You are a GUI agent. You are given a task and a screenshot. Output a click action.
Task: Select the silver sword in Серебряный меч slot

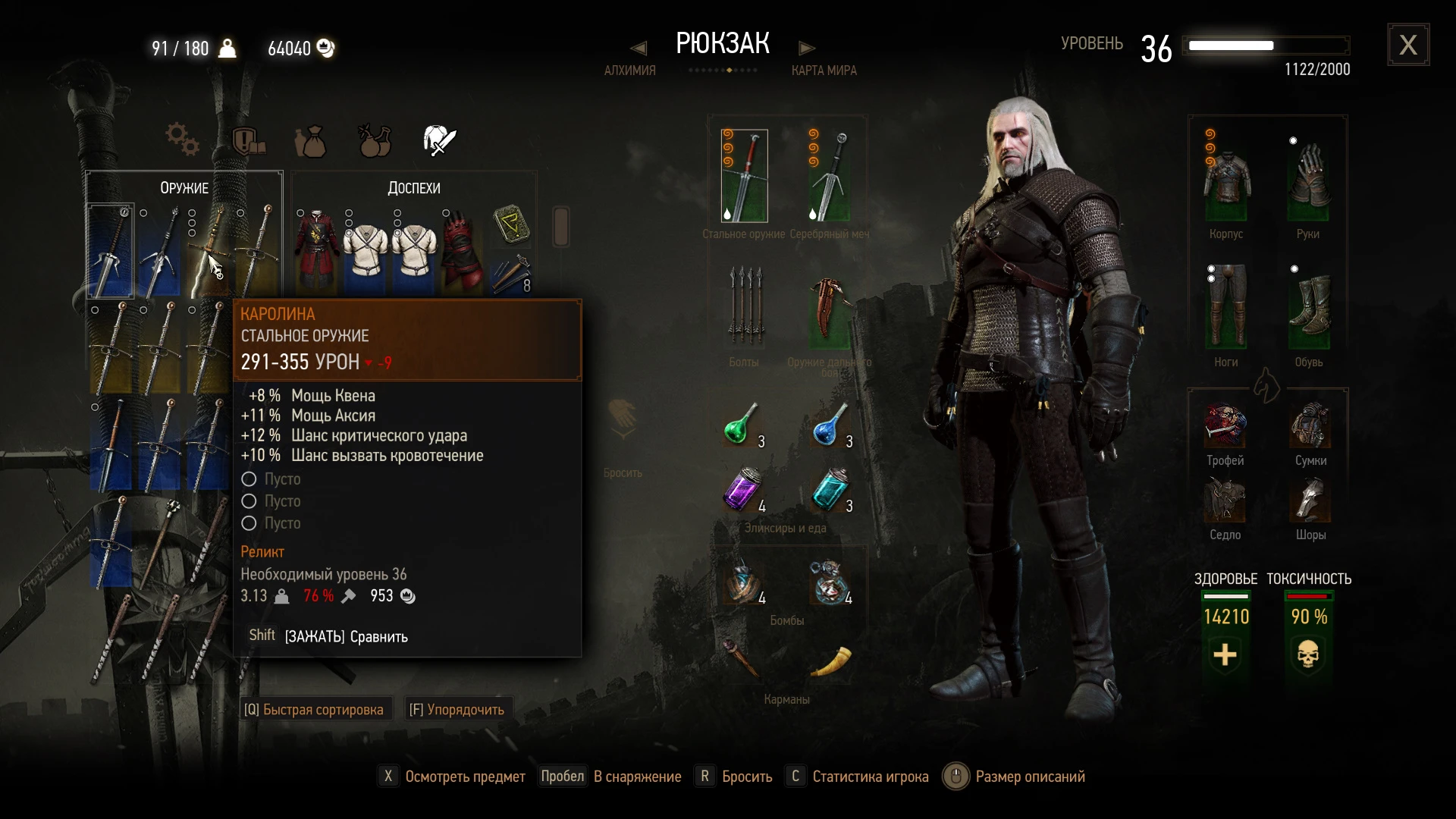click(x=829, y=176)
